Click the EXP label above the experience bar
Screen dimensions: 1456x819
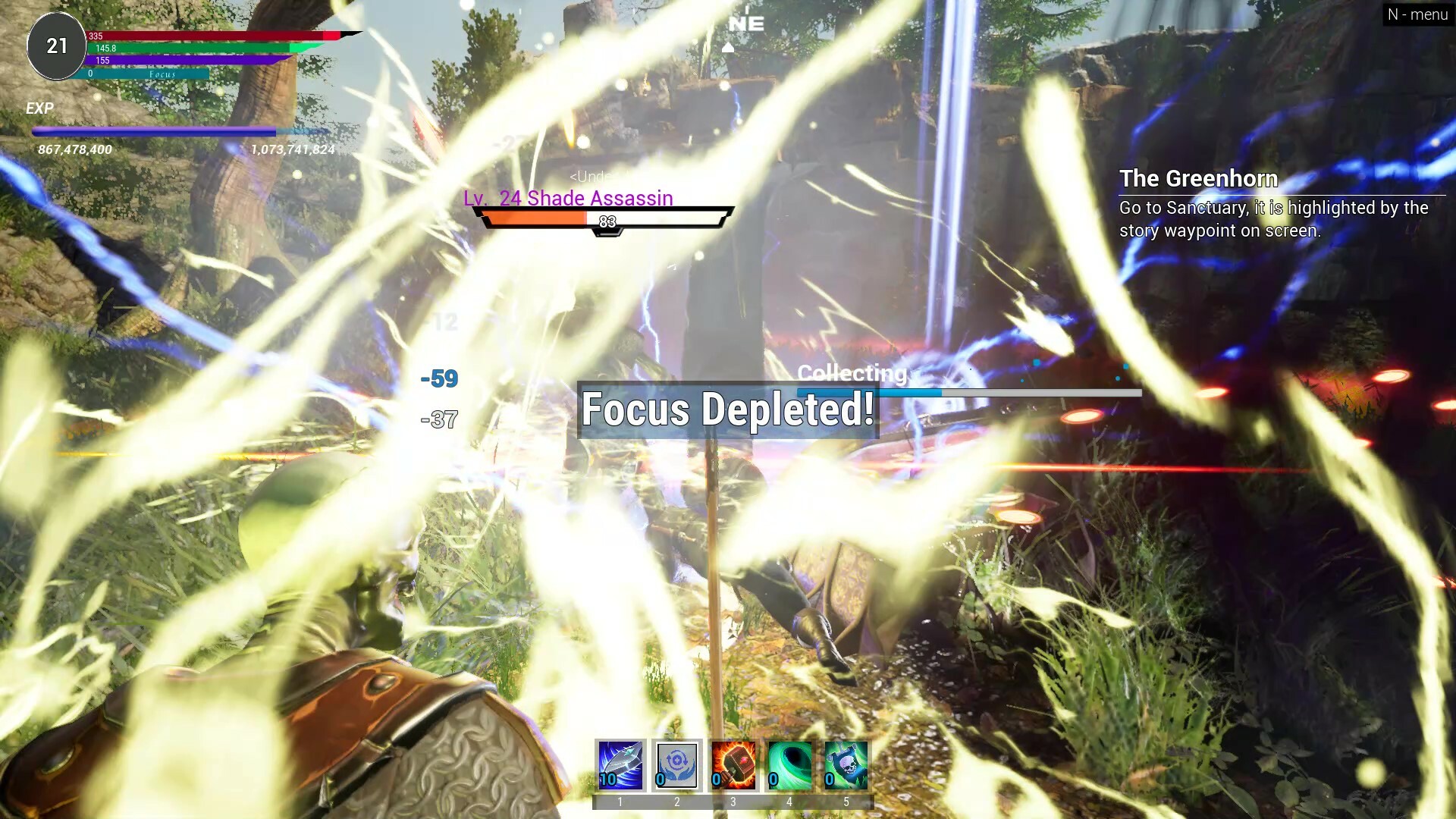click(41, 108)
